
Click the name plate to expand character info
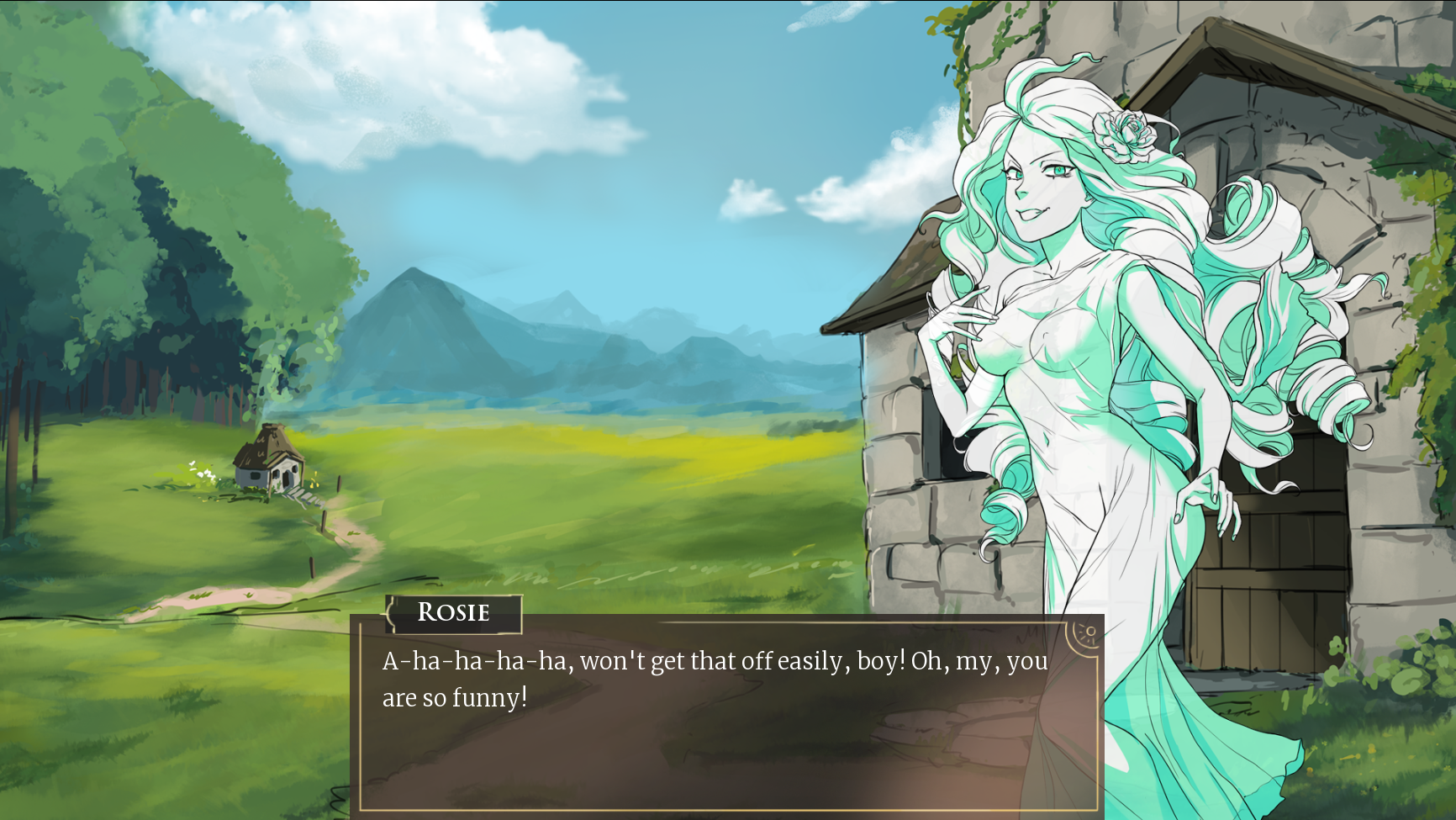(454, 612)
